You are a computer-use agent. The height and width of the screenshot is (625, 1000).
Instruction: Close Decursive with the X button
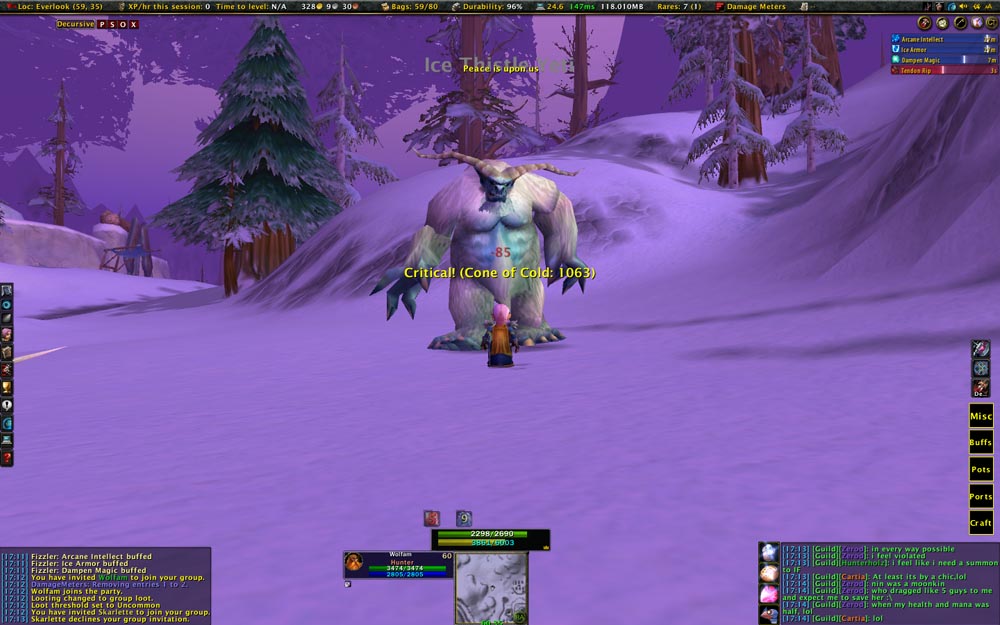click(x=134, y=23)
